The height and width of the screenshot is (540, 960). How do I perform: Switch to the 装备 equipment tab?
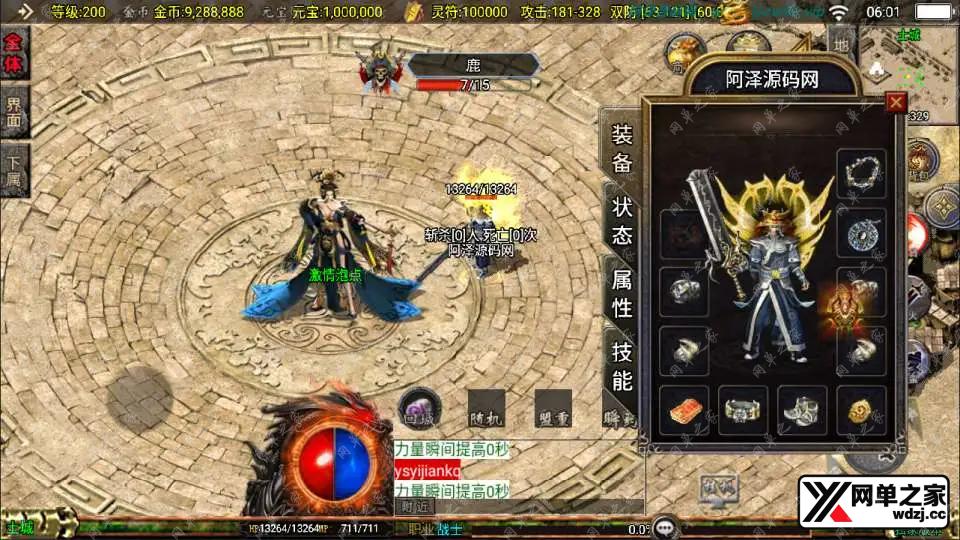pos(622,149)
